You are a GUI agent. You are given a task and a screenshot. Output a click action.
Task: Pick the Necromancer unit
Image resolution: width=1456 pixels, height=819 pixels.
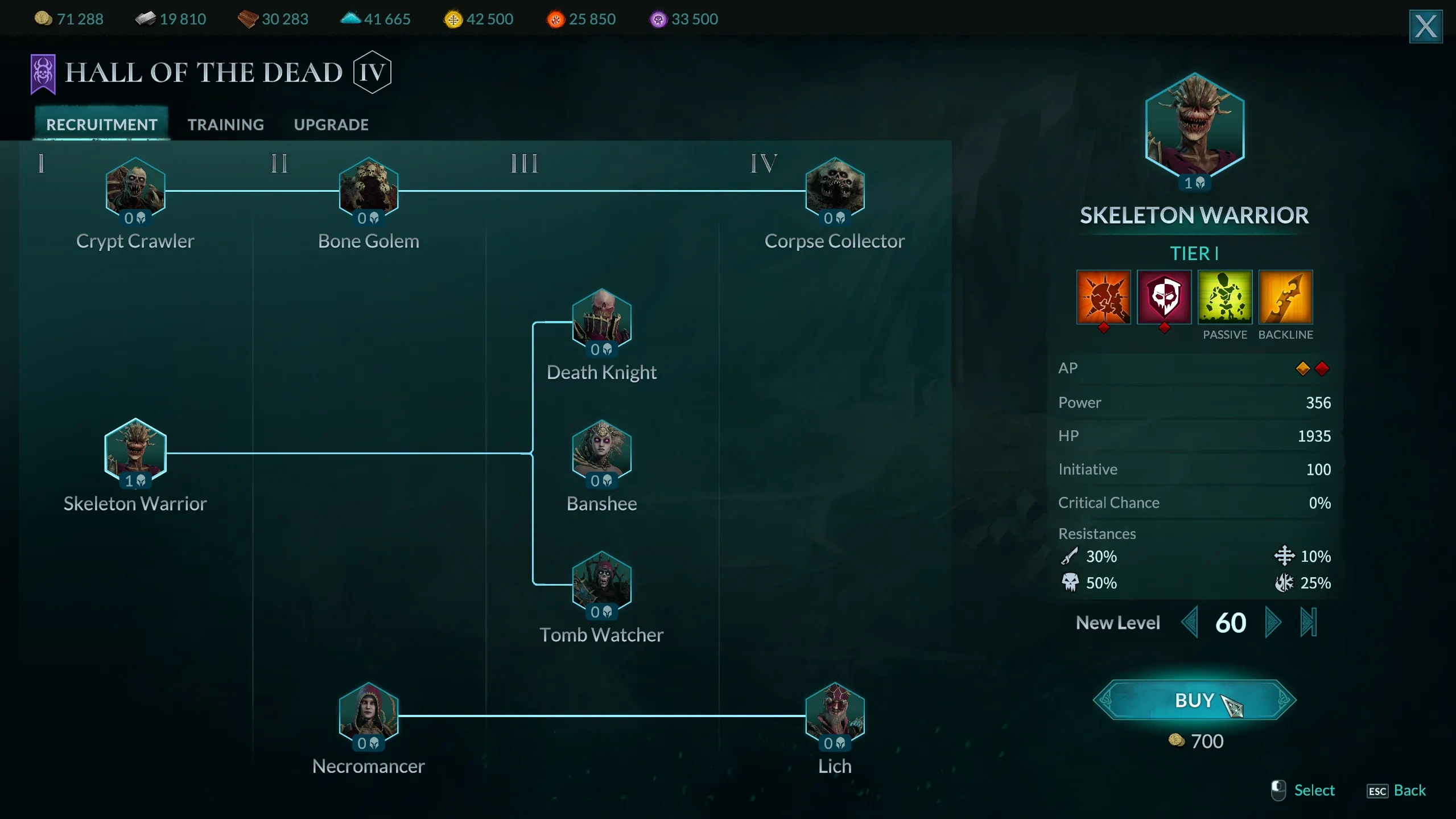coord(369,714)
